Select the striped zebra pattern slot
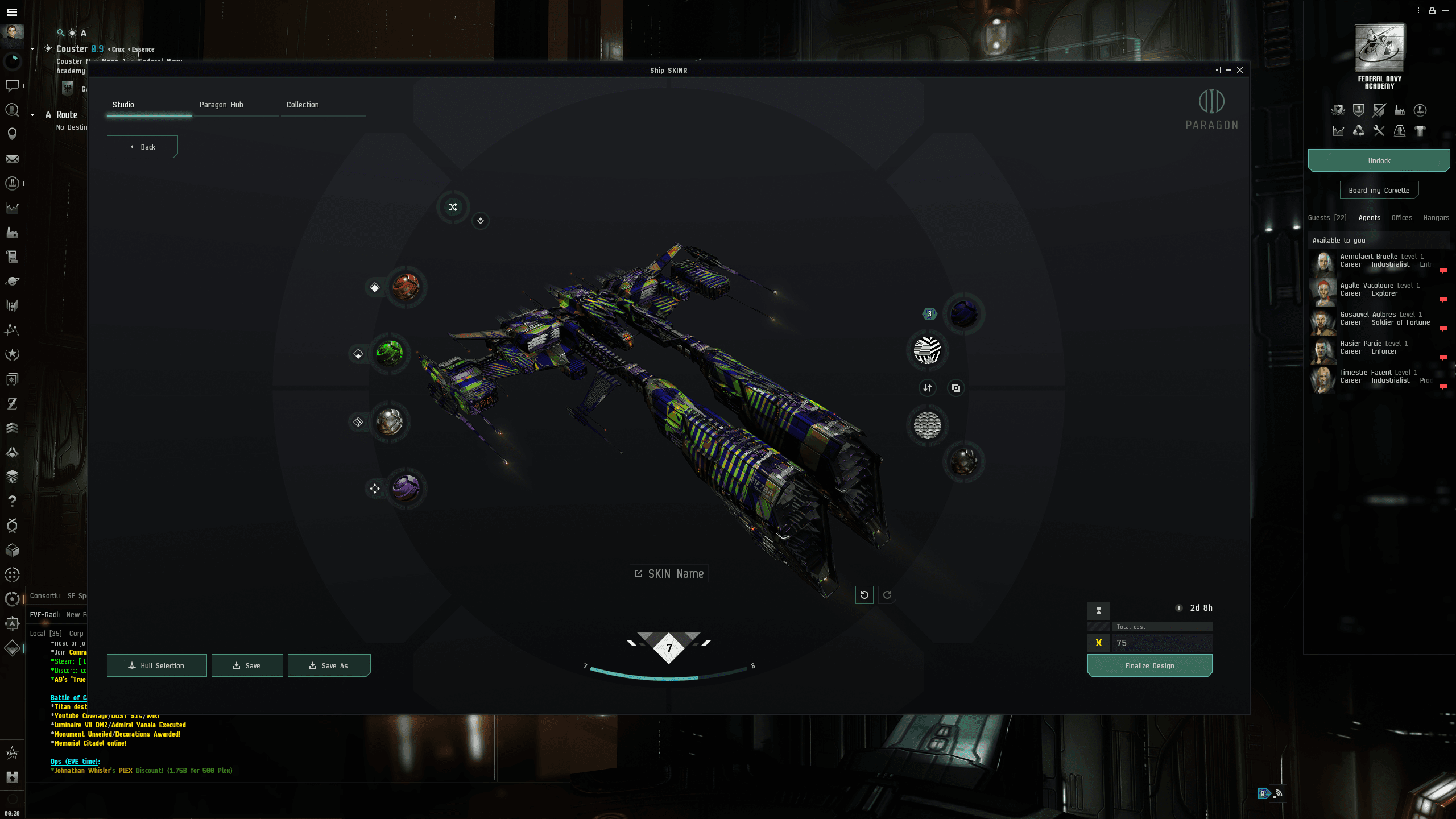This screenshot has width=1456, height=819. (927, 350)
